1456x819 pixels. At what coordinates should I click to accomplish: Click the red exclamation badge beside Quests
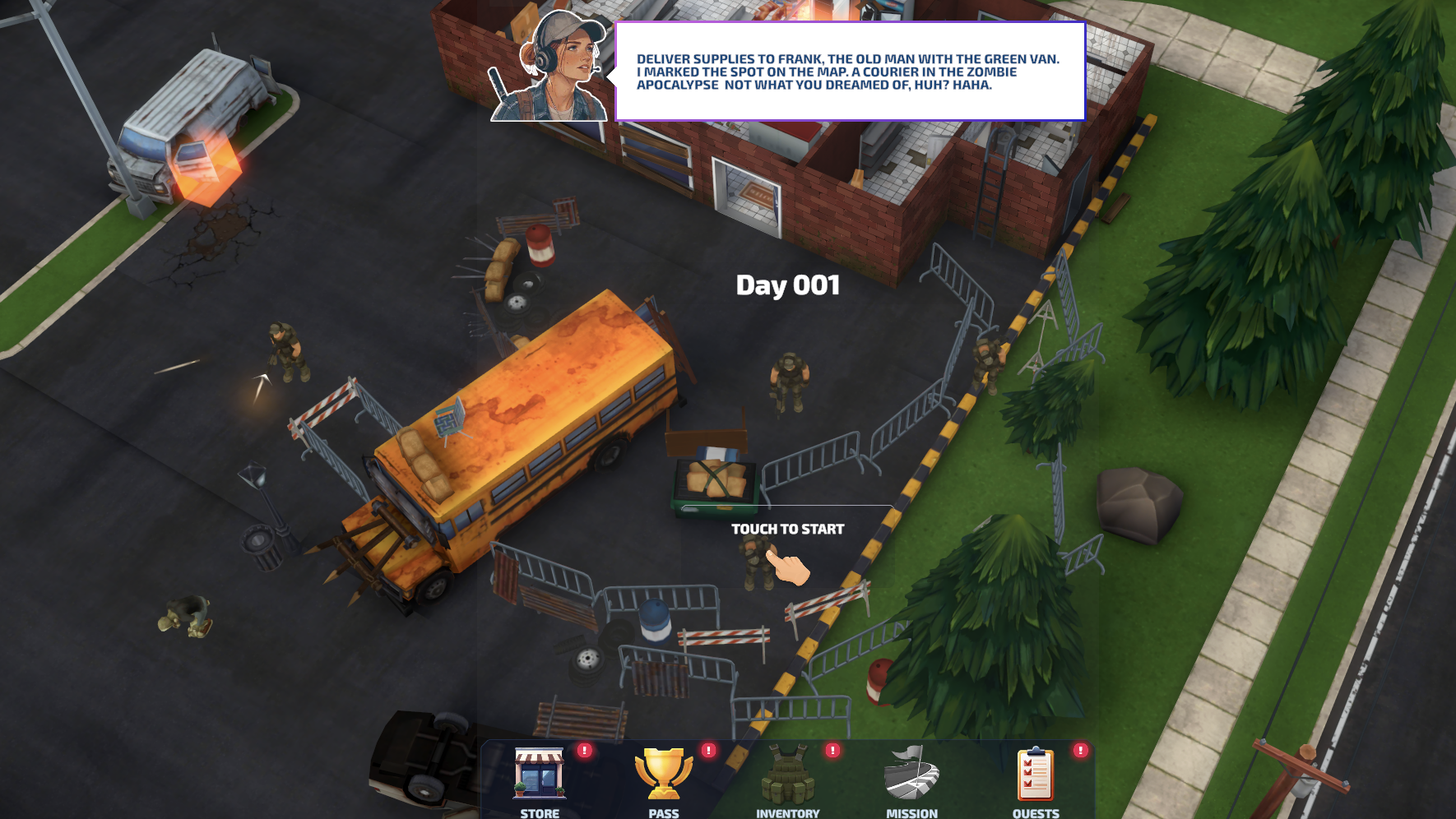[1078, 749]
